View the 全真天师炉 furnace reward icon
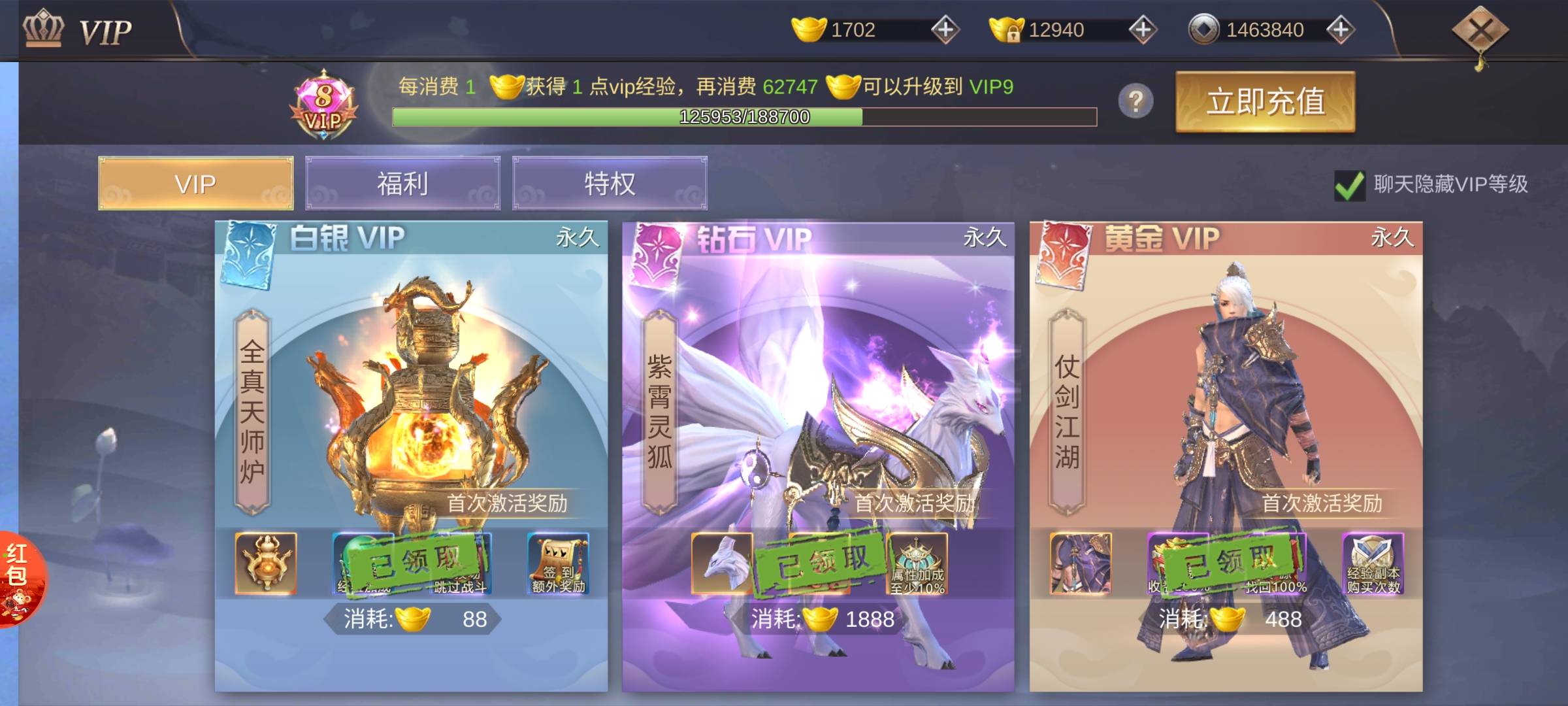Viewport: 1568px width, 706px height. pyautogui.click(x=265, y=563)
